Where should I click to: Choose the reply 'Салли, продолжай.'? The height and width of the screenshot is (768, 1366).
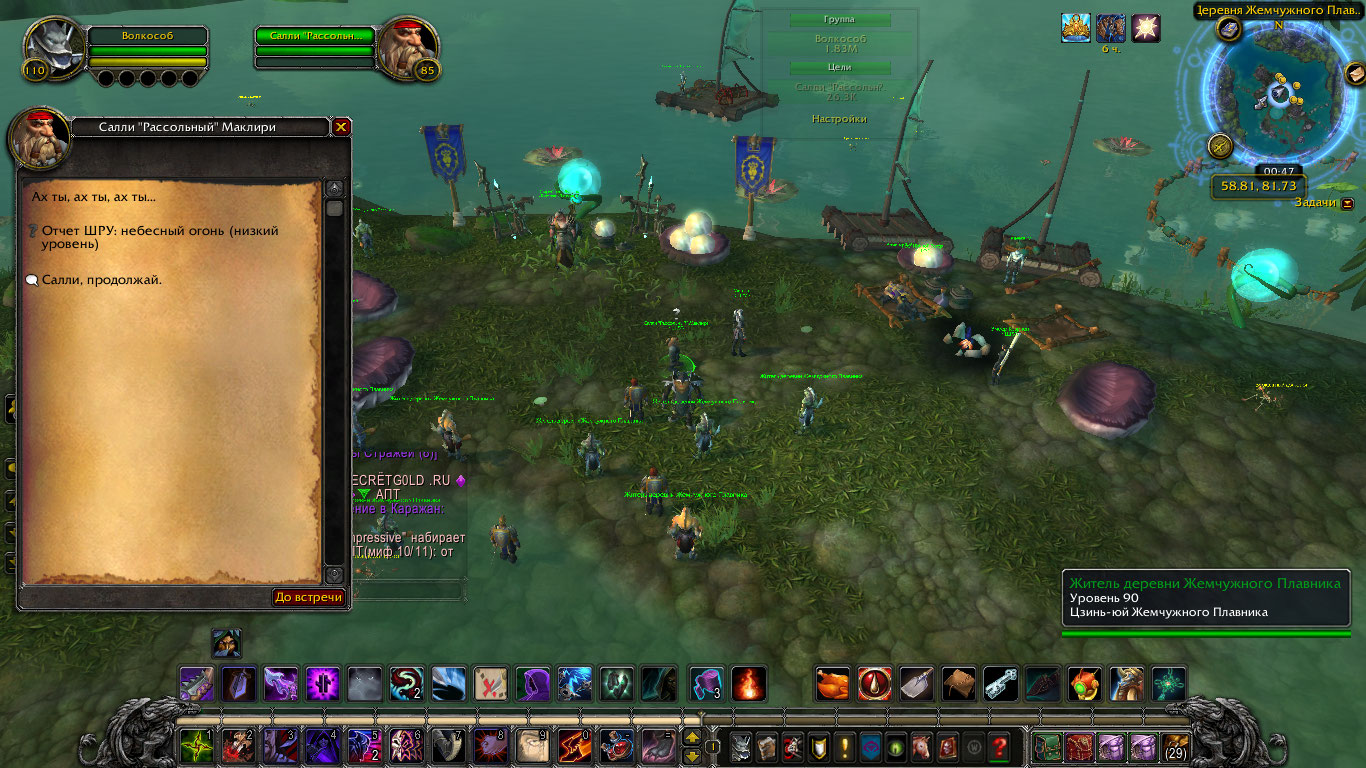point(101,280)
